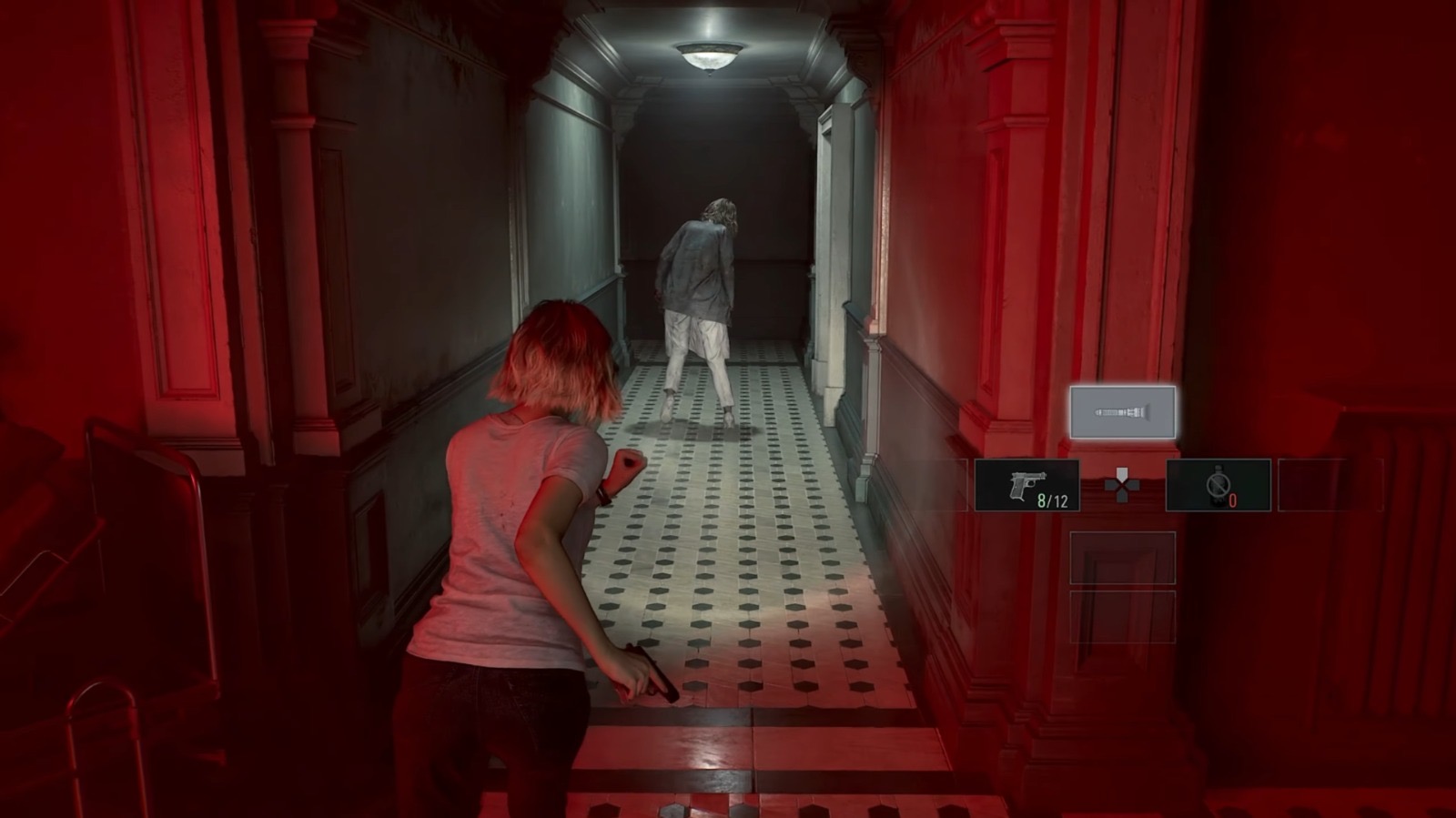Equip the handgun weapon slot

[x=1026, y=486]
